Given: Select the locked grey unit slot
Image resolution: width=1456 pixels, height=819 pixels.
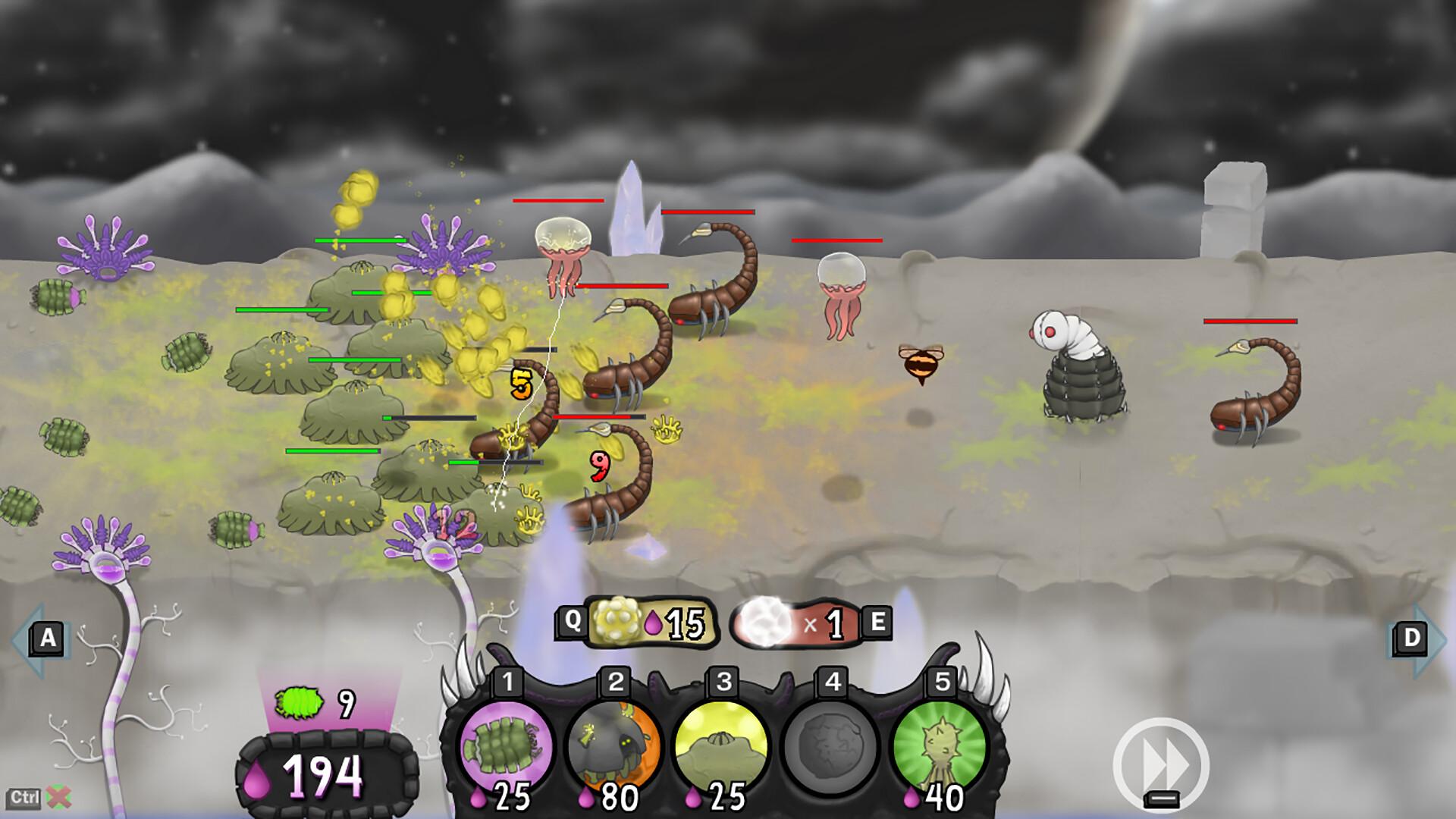Looking at the screenshot, I should (x=830, y=747).
